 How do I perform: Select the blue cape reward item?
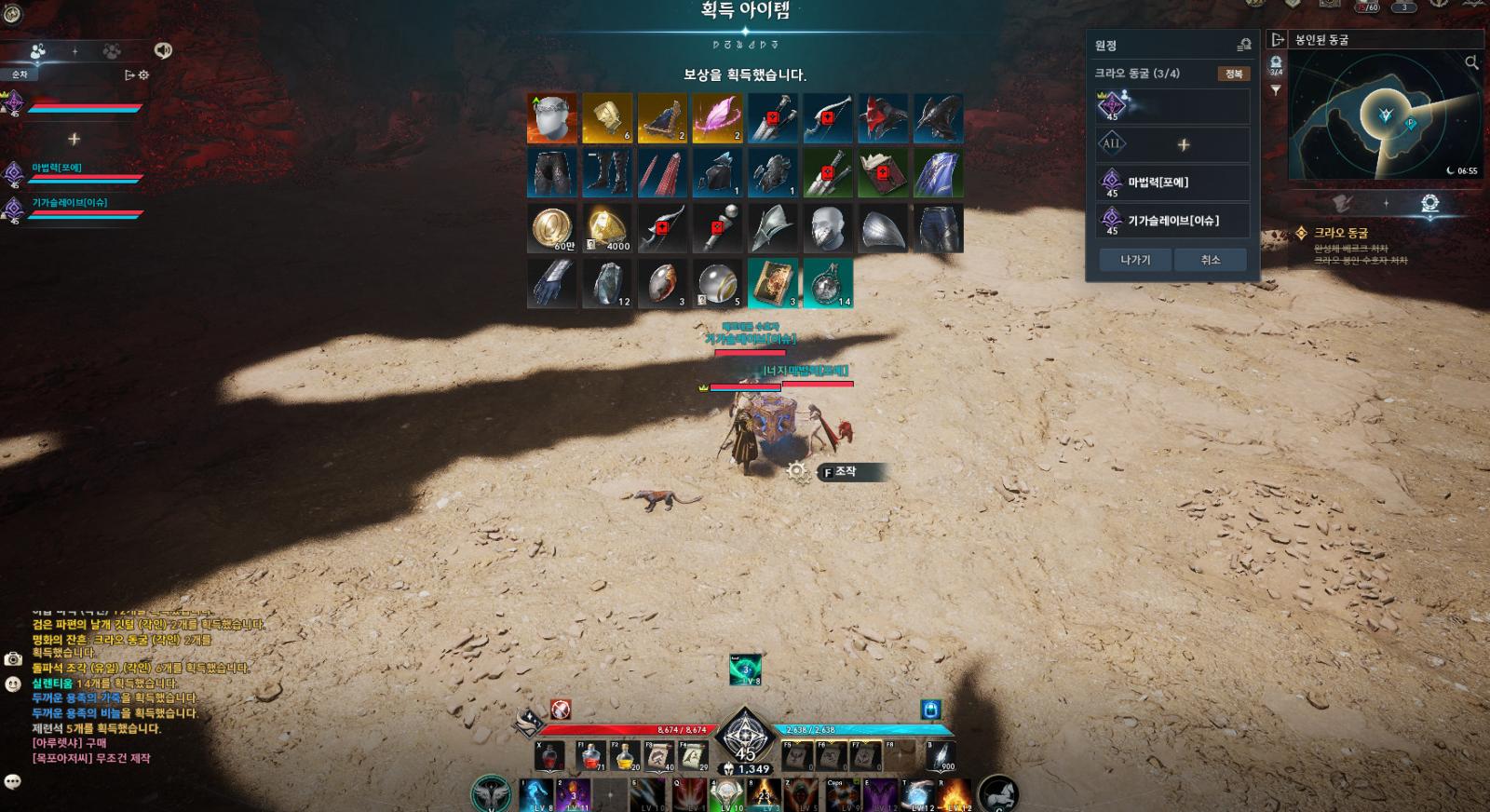coord(938,173)
